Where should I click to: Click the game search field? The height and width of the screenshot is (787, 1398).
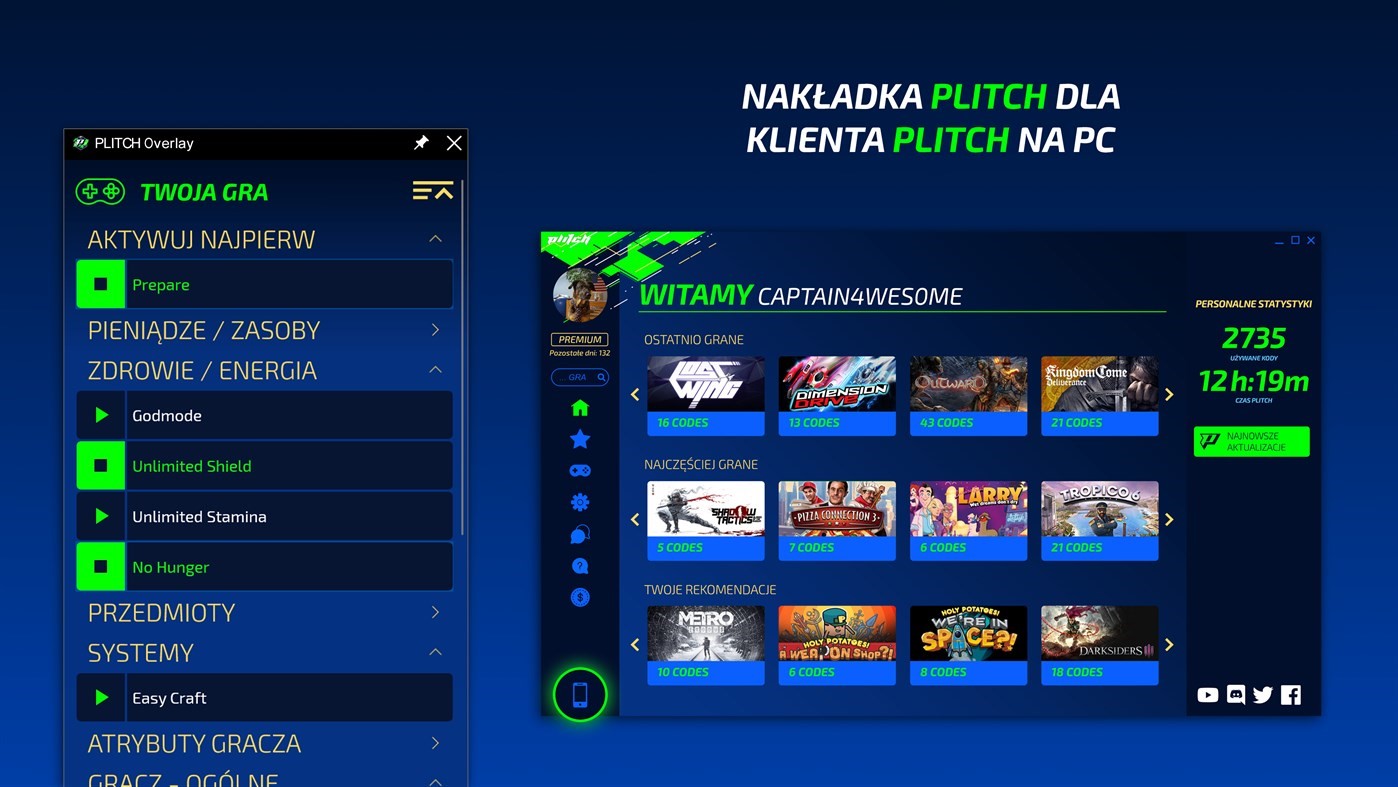pyautogui.click(x=577, y=377)
